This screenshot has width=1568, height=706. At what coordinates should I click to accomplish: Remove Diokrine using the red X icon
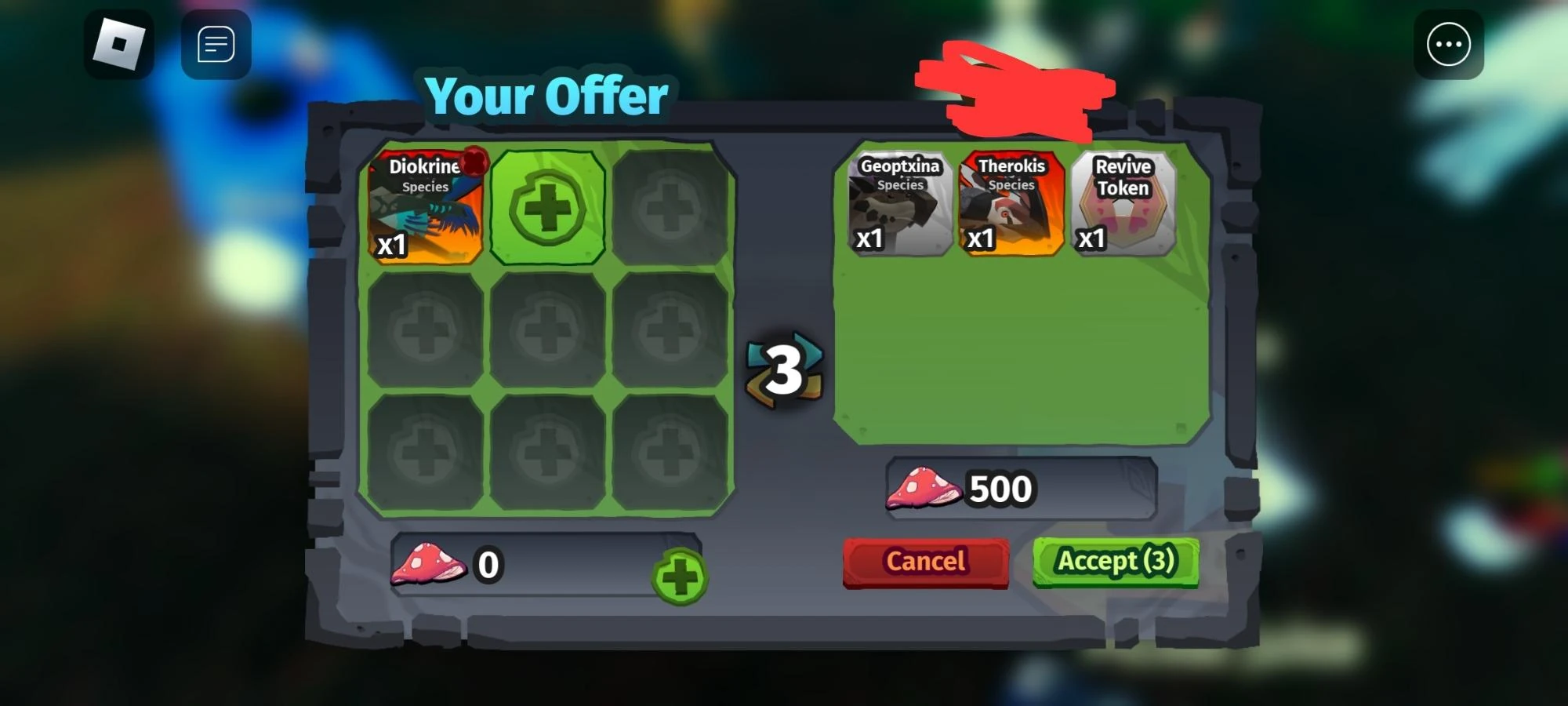point(476,162)
